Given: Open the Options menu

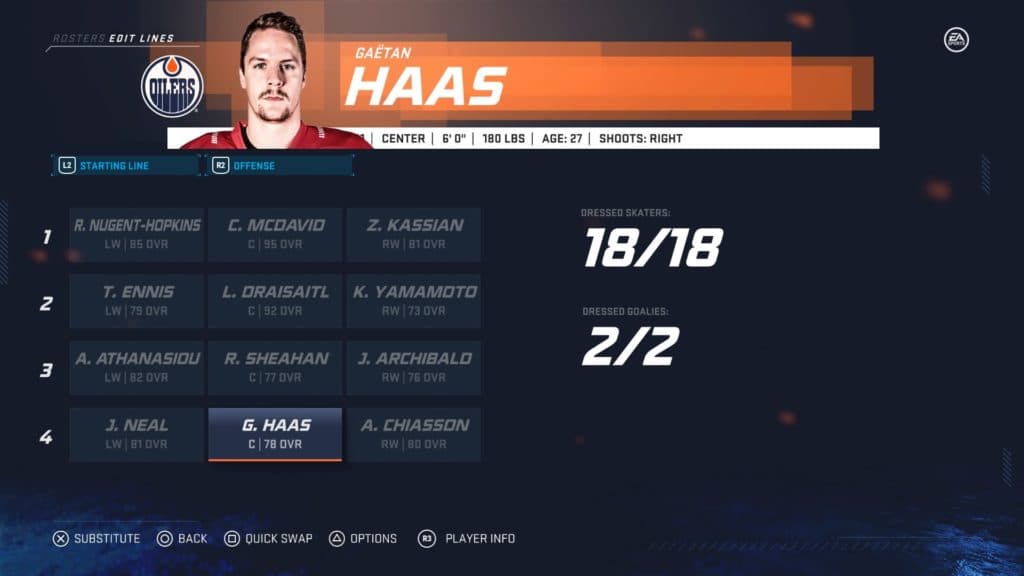Looking at the screenshot, I should click(x=364, y=539).
